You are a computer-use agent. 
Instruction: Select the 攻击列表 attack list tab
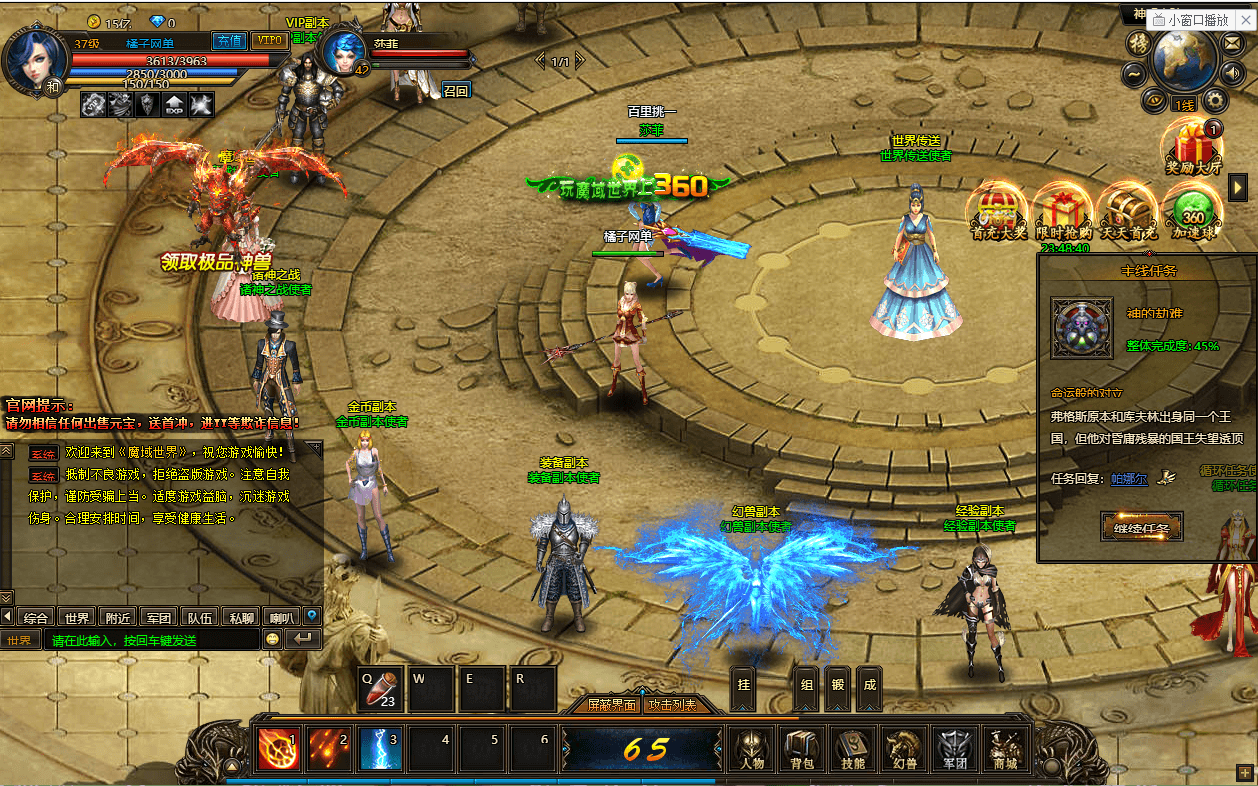pos(671,705)
